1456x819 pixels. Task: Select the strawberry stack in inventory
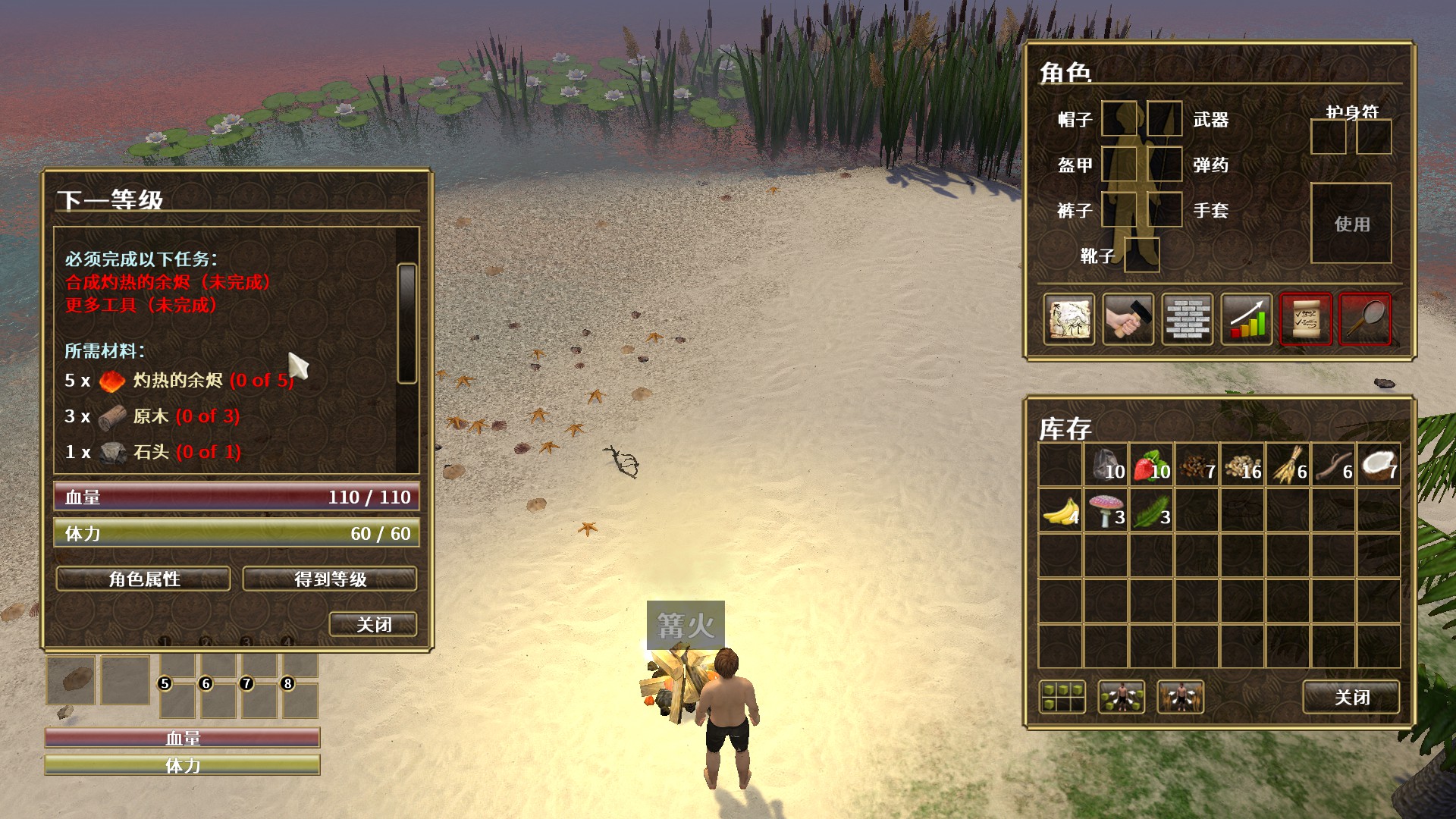tap(1151, 465)
